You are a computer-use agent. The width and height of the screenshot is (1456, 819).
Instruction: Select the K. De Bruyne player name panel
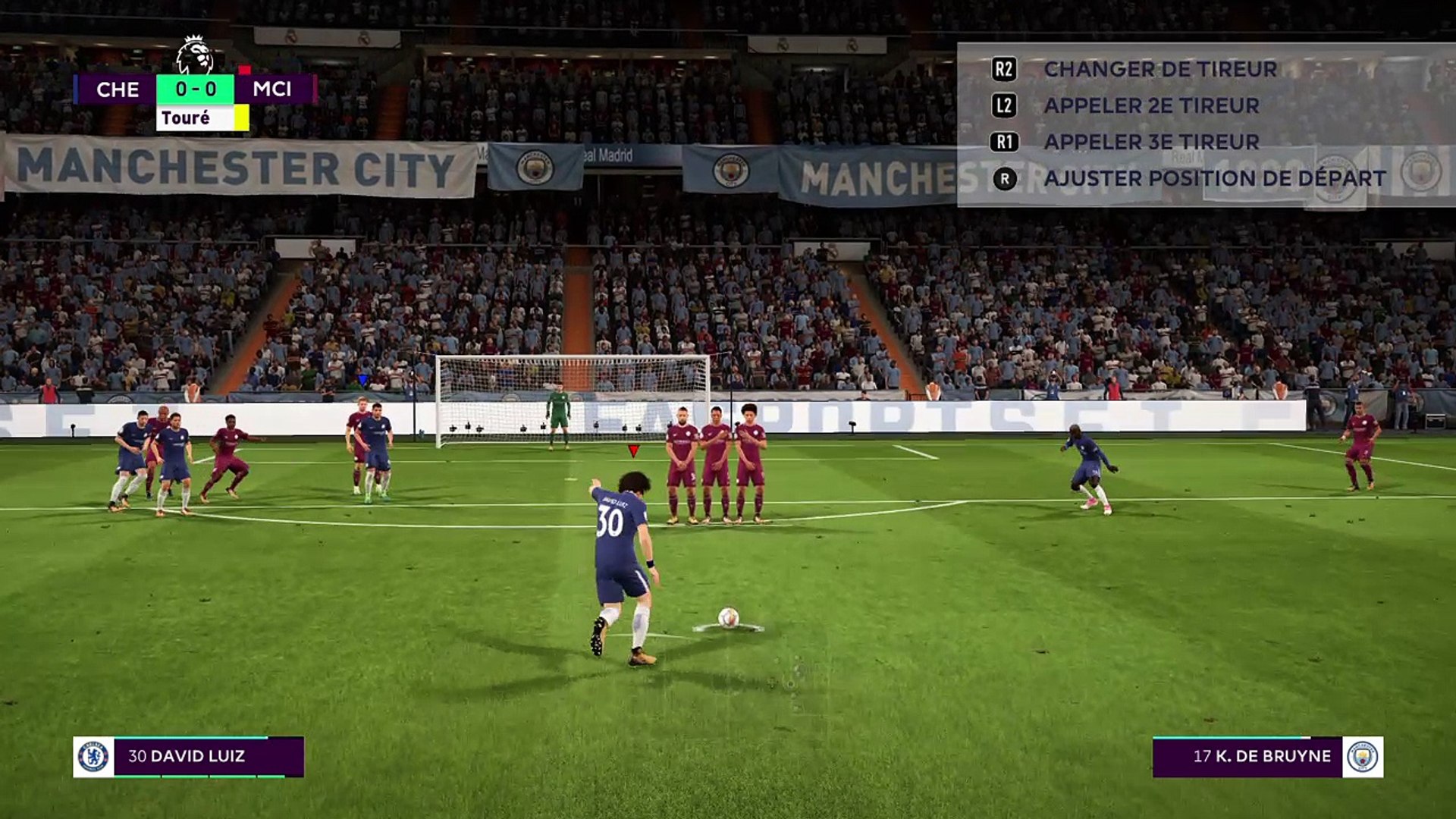pyautogui.click(x=1247, y=756)
